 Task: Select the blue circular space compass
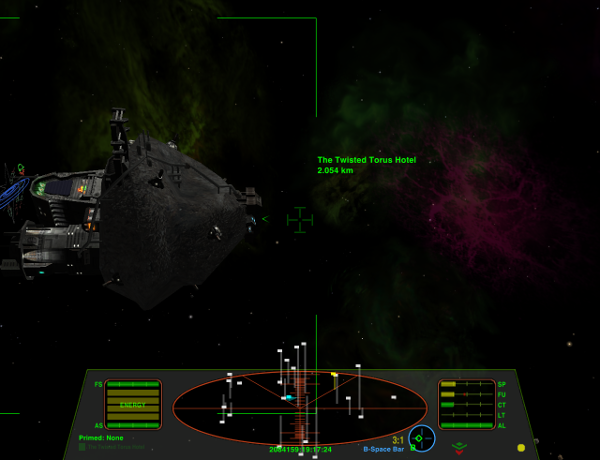click(x=422, y=438)
